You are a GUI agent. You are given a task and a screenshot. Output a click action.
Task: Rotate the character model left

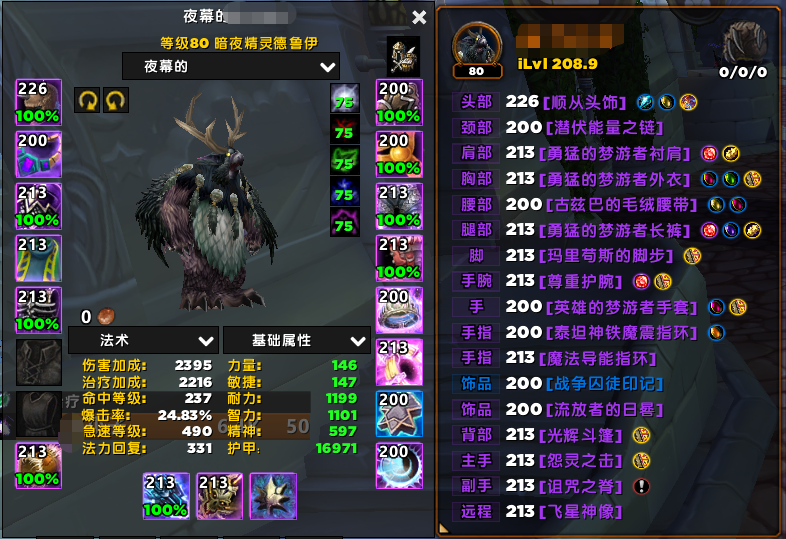pos(87,99)
